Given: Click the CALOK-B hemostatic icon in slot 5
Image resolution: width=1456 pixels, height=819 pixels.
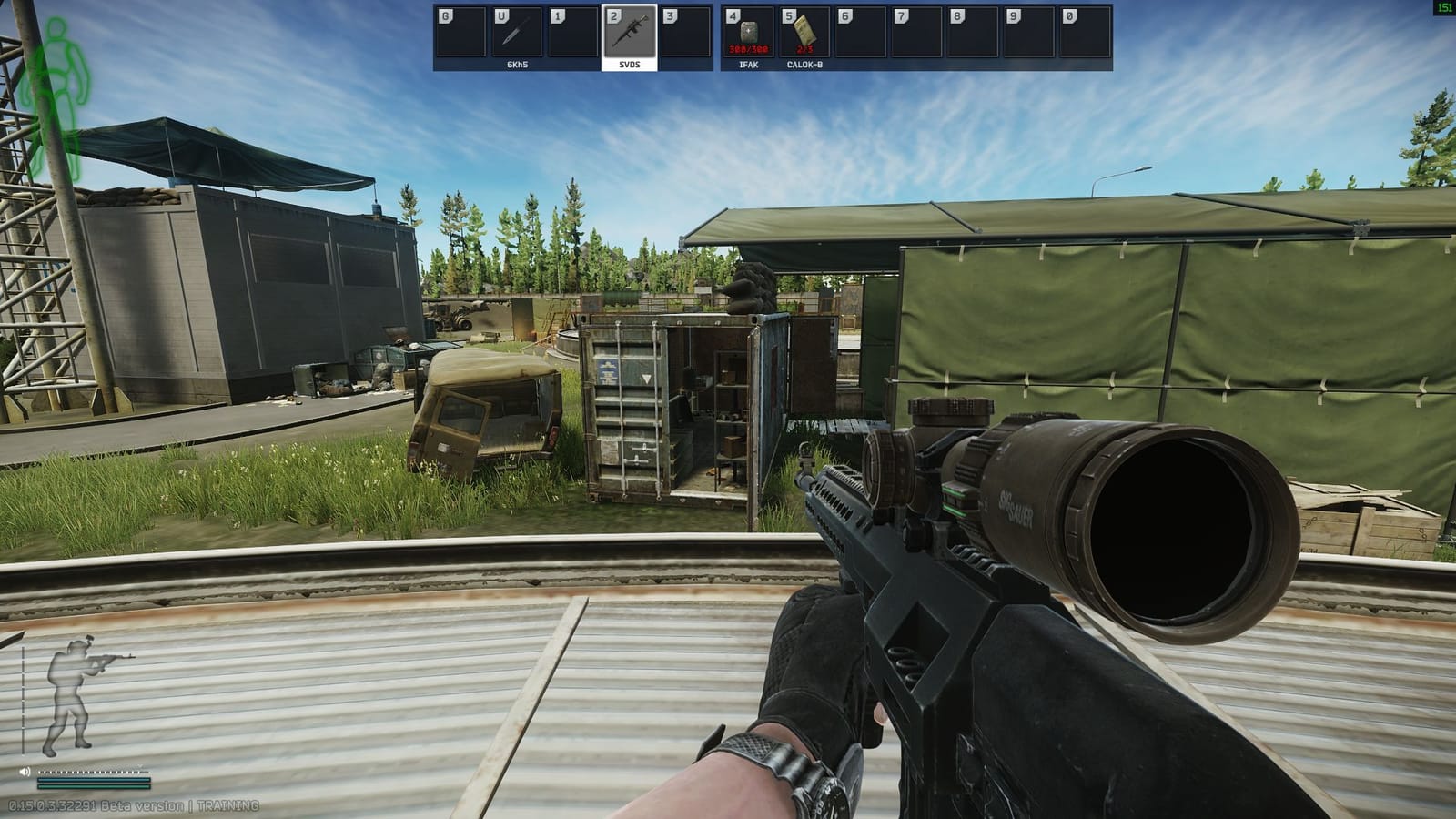Looking at the screenshot, I should pyautogui.click(x=804, y=32).
